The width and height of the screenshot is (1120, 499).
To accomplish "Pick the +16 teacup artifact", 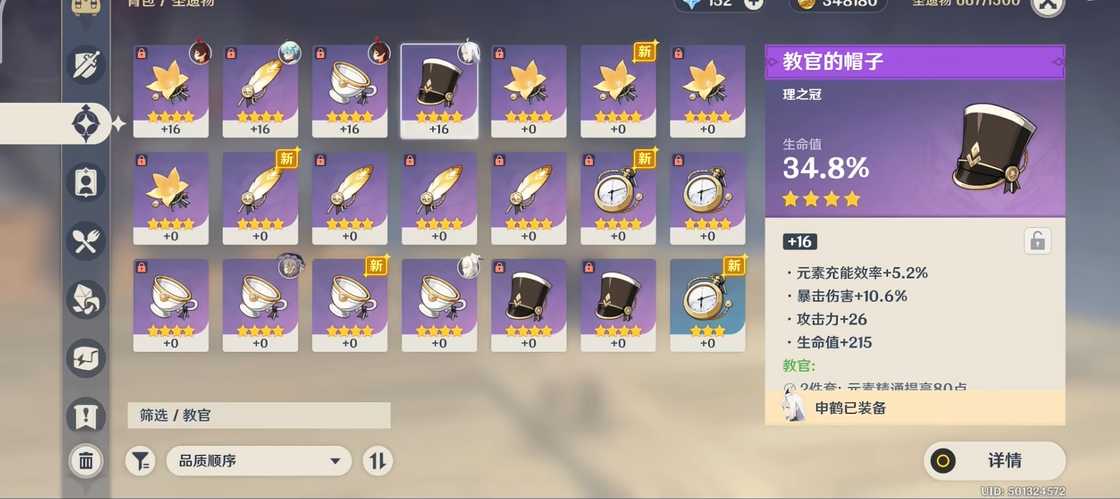I will (350, 90).
